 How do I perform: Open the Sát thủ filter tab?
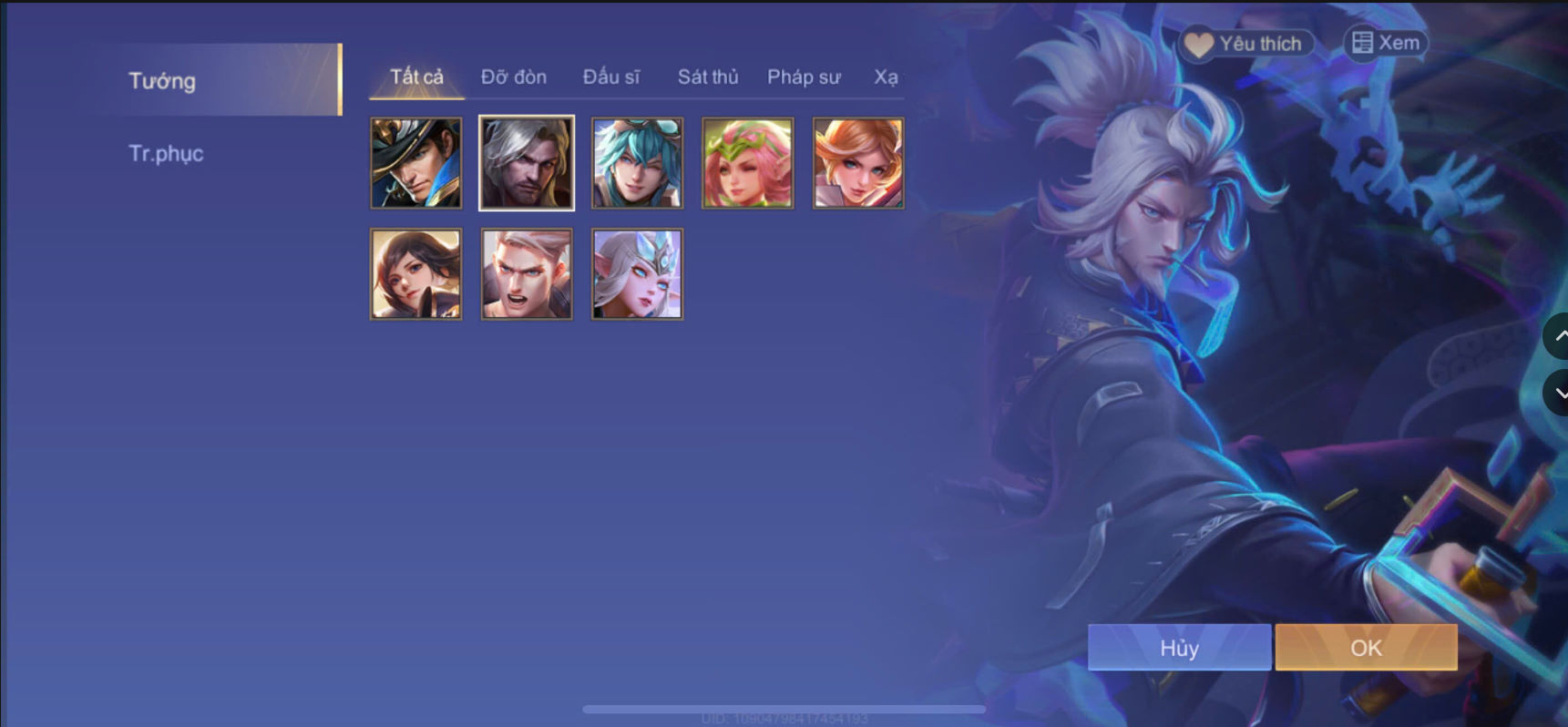click(x=707, y=77)
